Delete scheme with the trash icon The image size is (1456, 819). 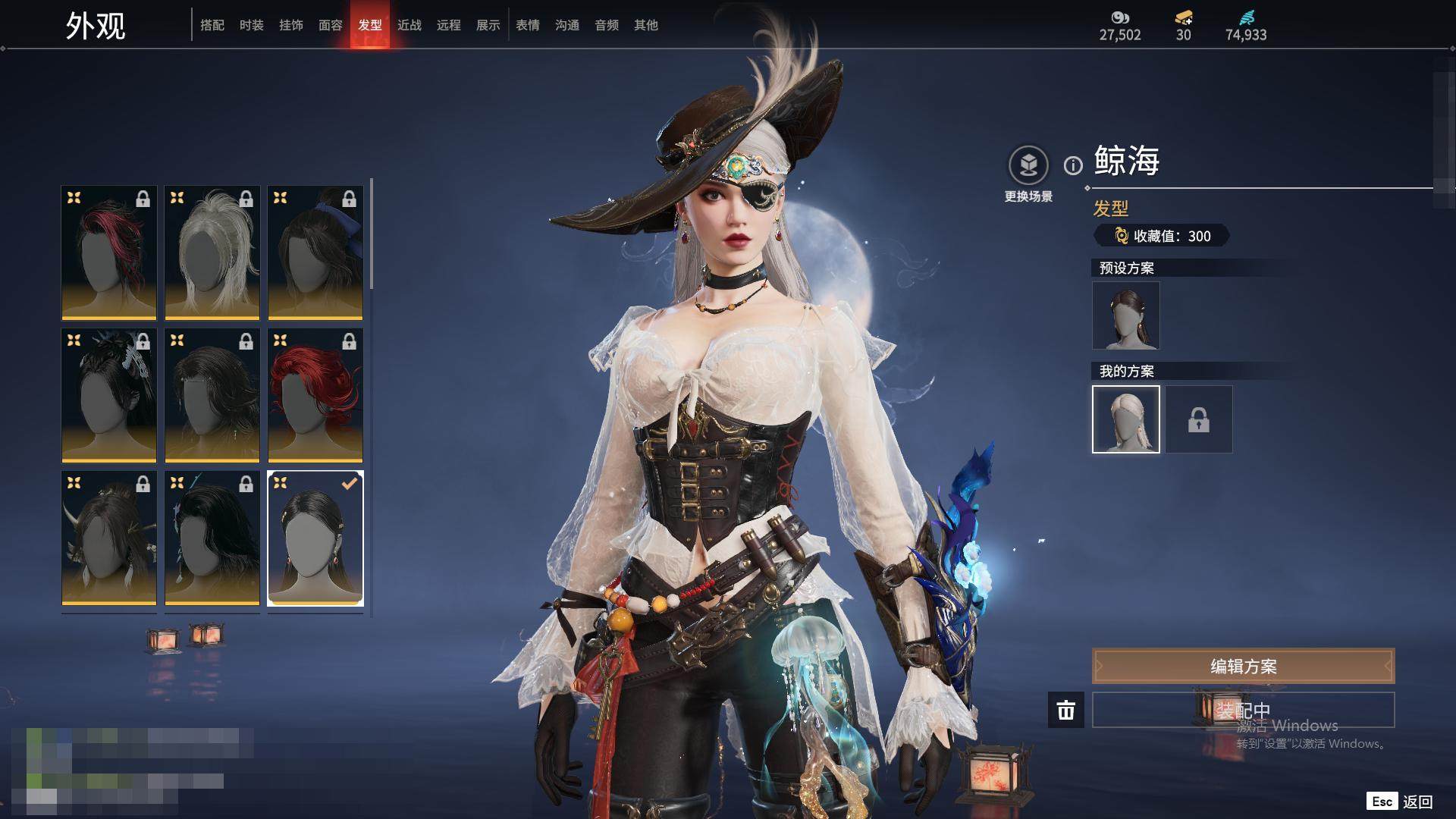point(1066,710)
